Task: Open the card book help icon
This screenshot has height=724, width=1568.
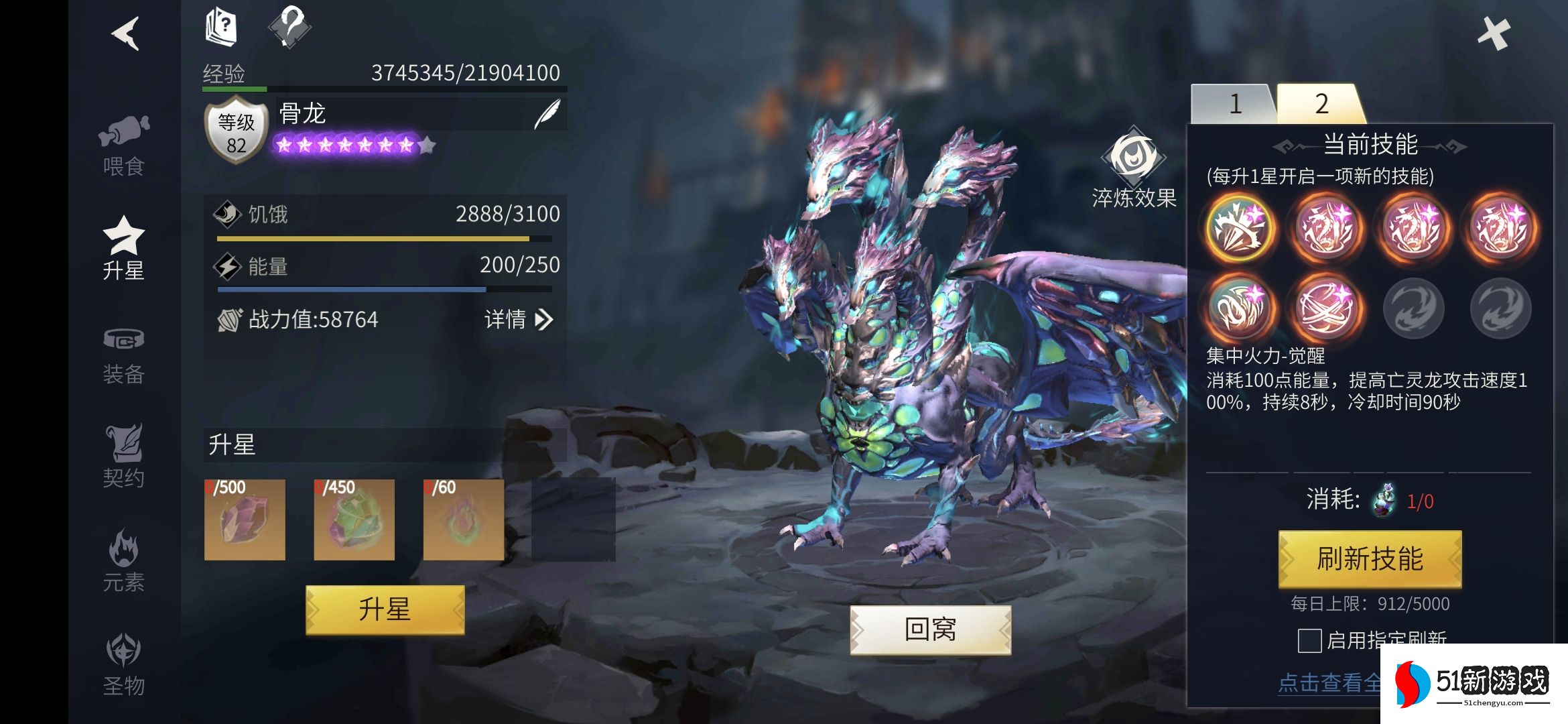Action: 221,27
